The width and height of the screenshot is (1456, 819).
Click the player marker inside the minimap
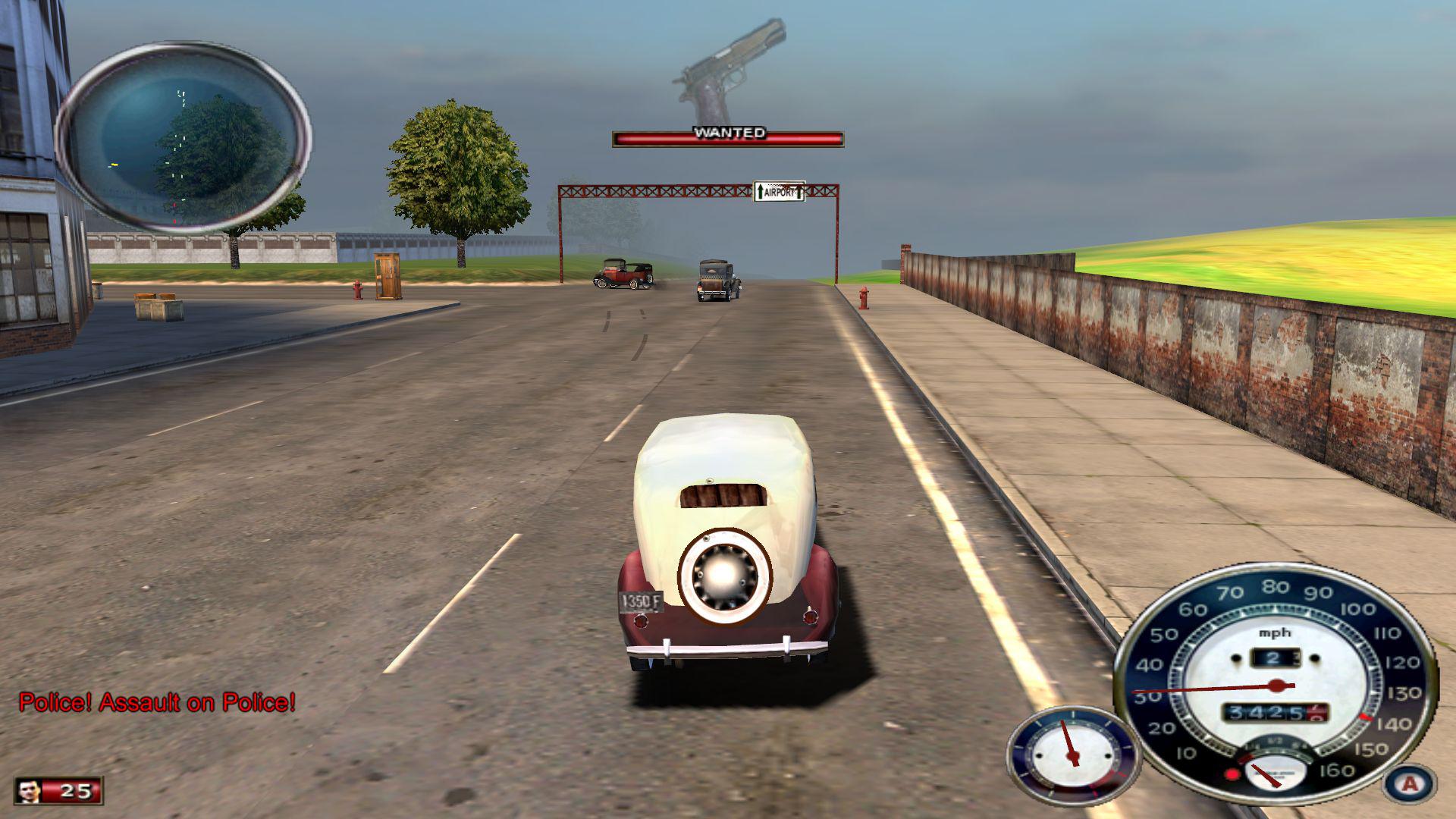[114, 164]
